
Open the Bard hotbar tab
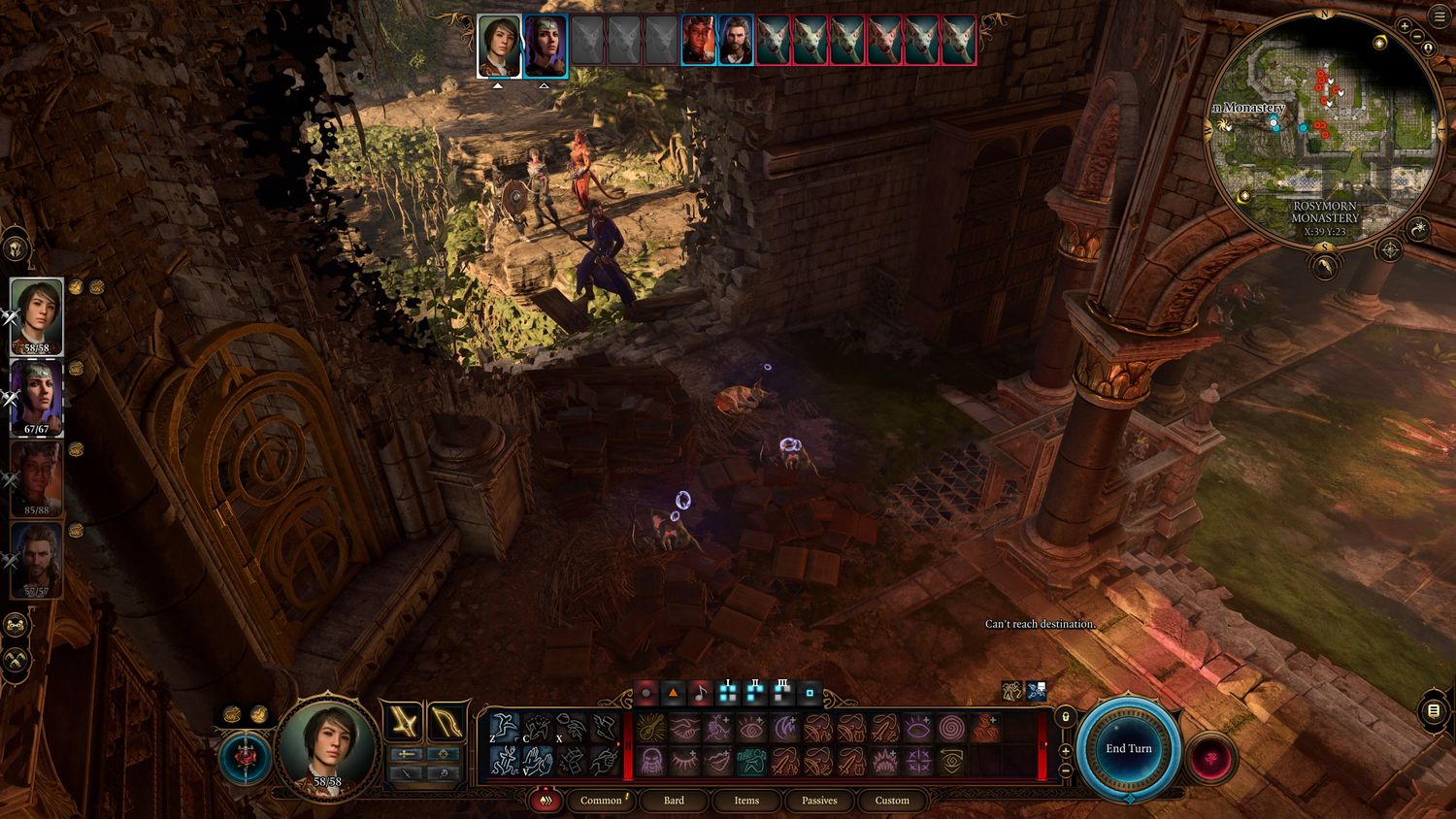tap(674, 801)
